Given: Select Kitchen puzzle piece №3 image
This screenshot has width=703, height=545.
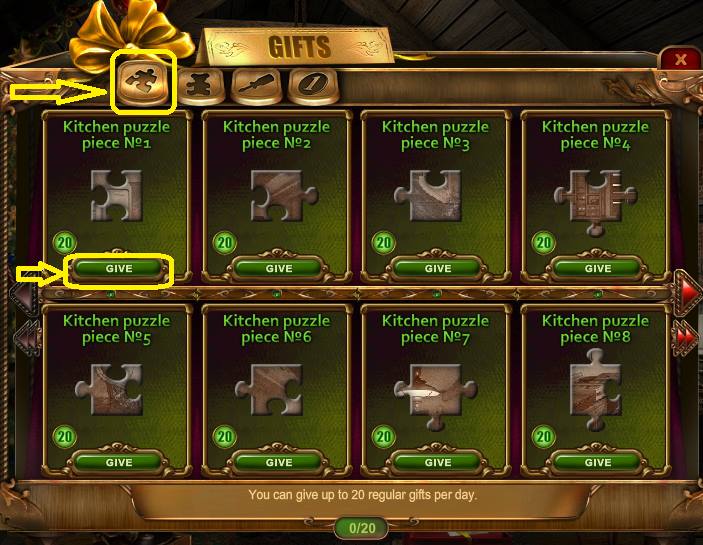Looking at the screenshot, I should 428,196.
